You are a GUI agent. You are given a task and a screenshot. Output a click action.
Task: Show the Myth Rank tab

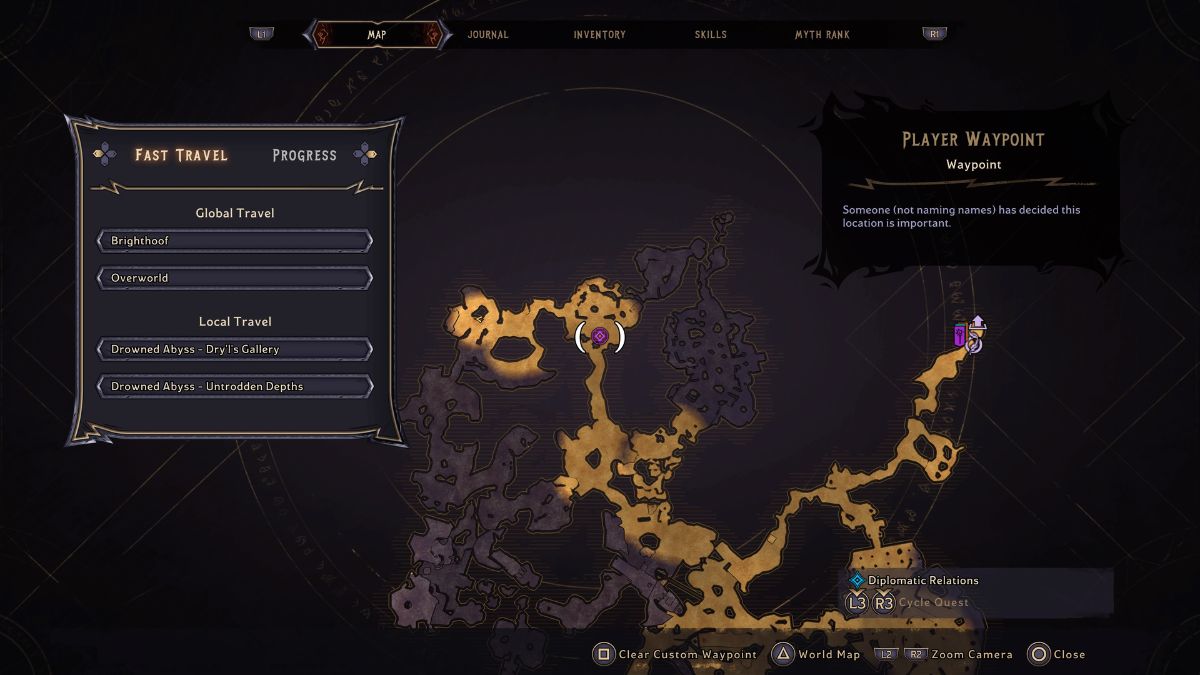(x=822, y=35)
